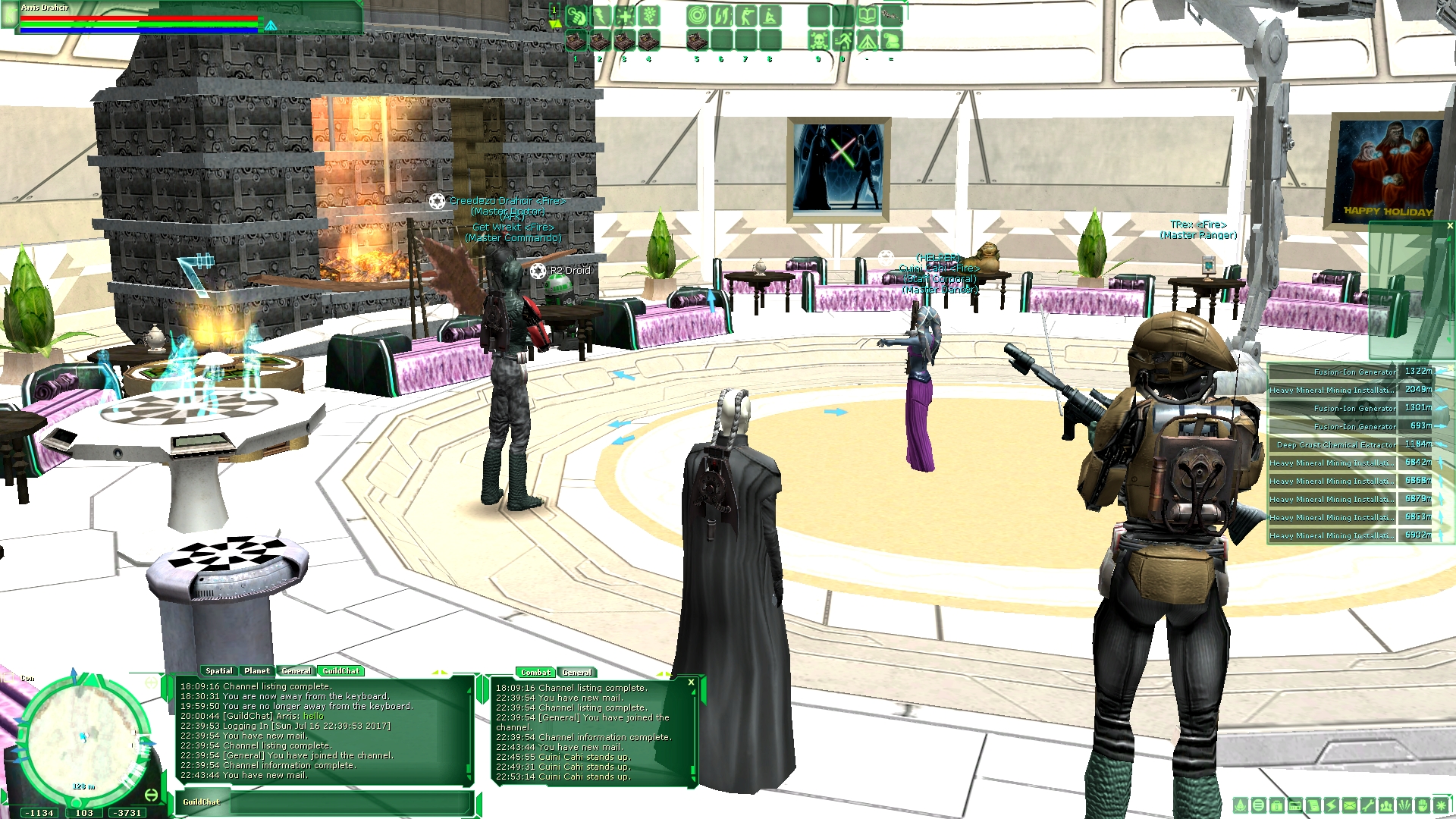Select the Planet chat tab
Viewport: 1456px width, 819px height.
[x=257, y=671]
